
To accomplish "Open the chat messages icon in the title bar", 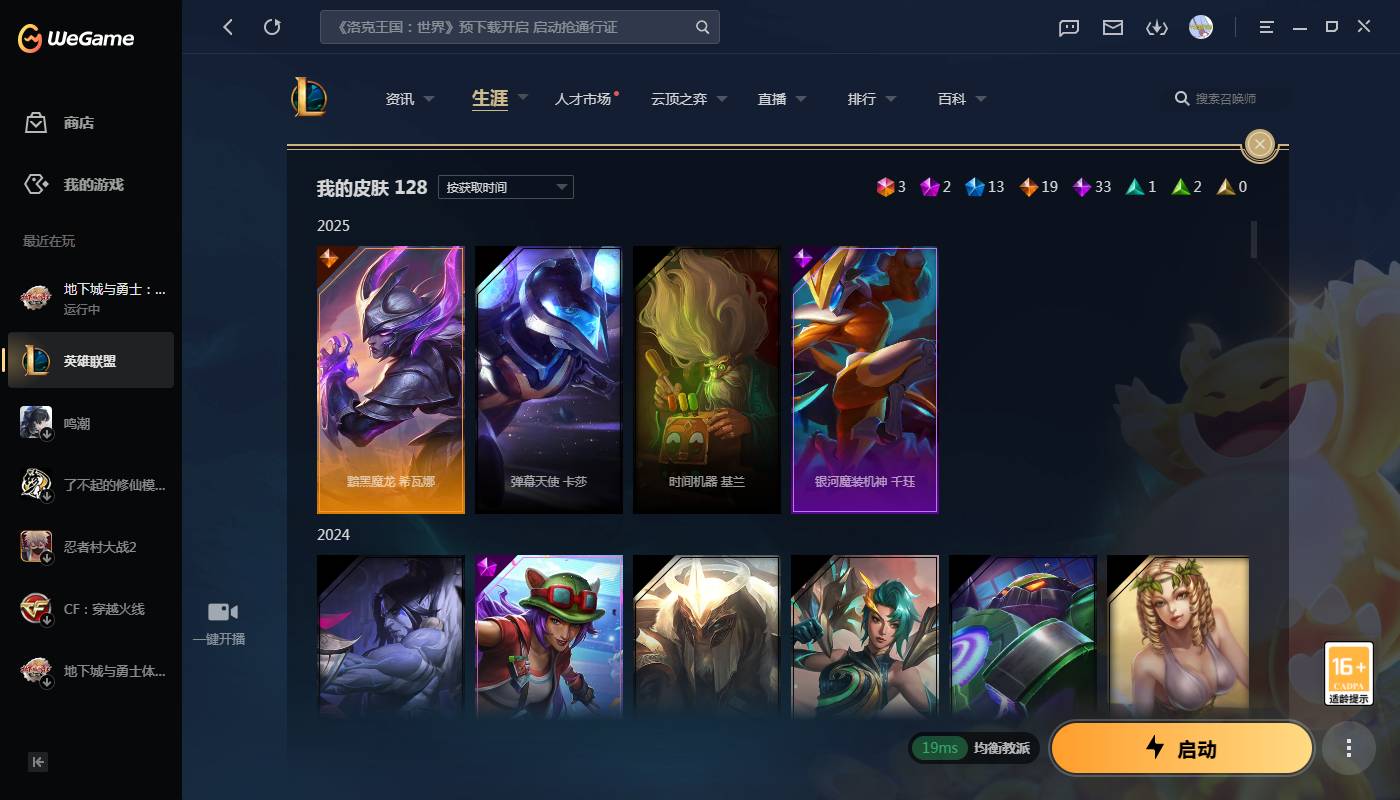I will point(1069,27).
